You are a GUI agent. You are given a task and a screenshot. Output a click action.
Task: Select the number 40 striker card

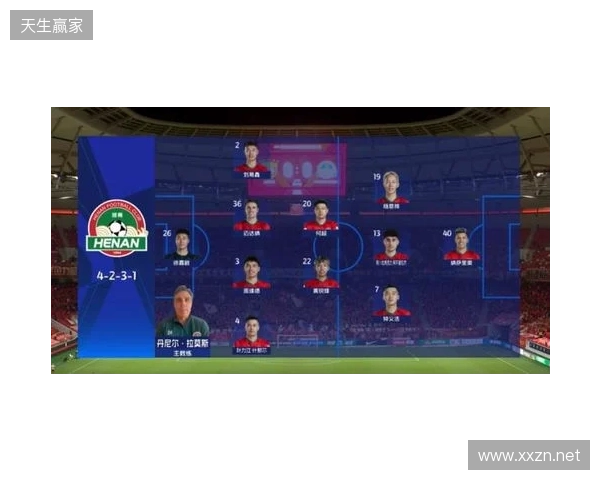coord(461,246)
